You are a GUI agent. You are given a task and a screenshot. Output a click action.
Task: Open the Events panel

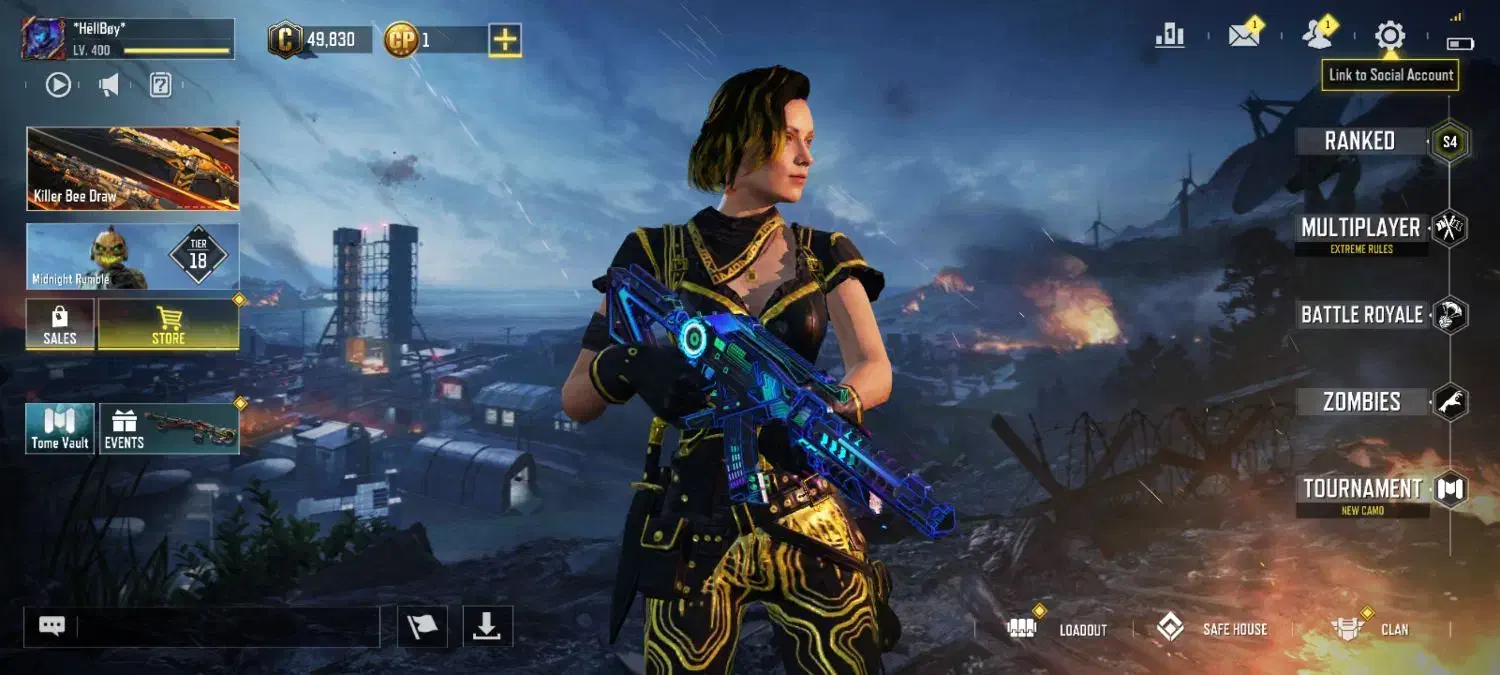pos(168,429)
